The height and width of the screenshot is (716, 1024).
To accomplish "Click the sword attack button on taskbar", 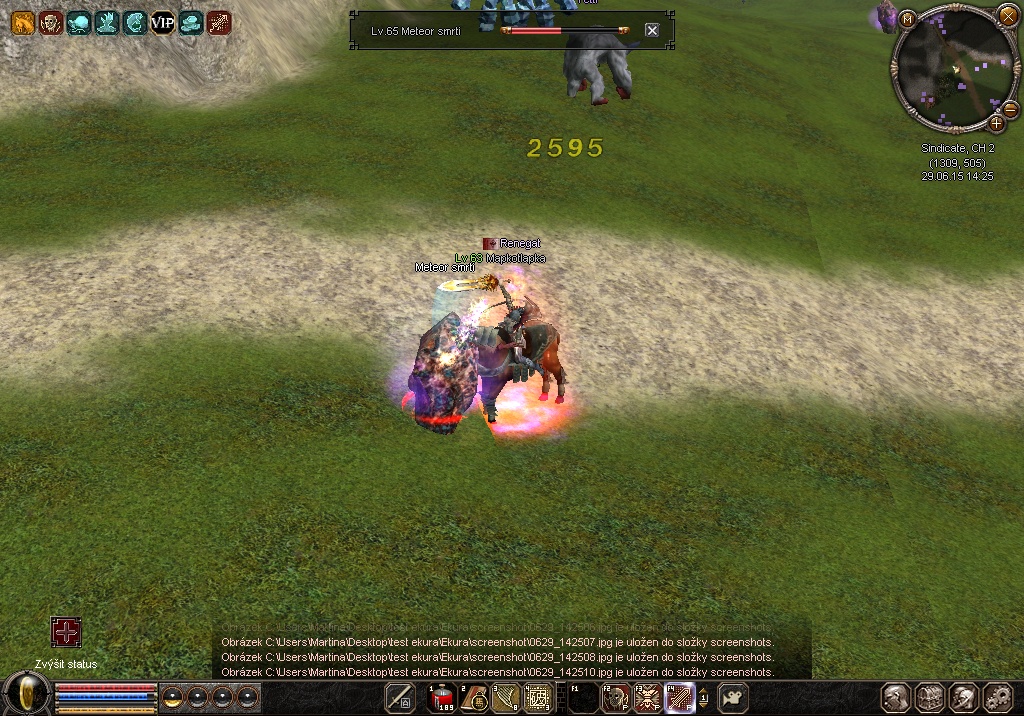I will [x=400, y=698].
